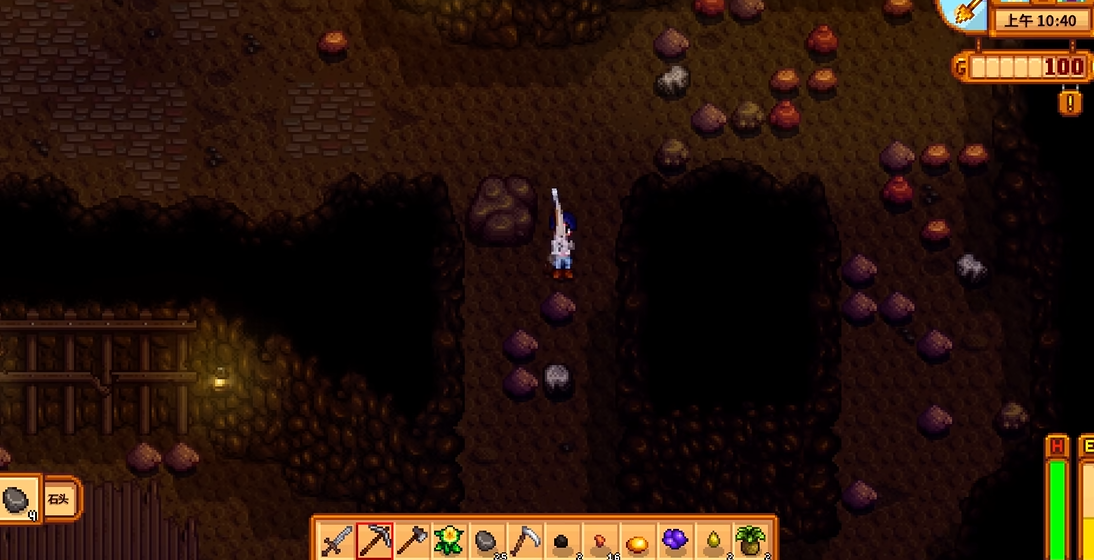Pick the purple cluster item
The height and width of the screenshot is (560, 1094).
pyautogui.click(x=675, y=541)
